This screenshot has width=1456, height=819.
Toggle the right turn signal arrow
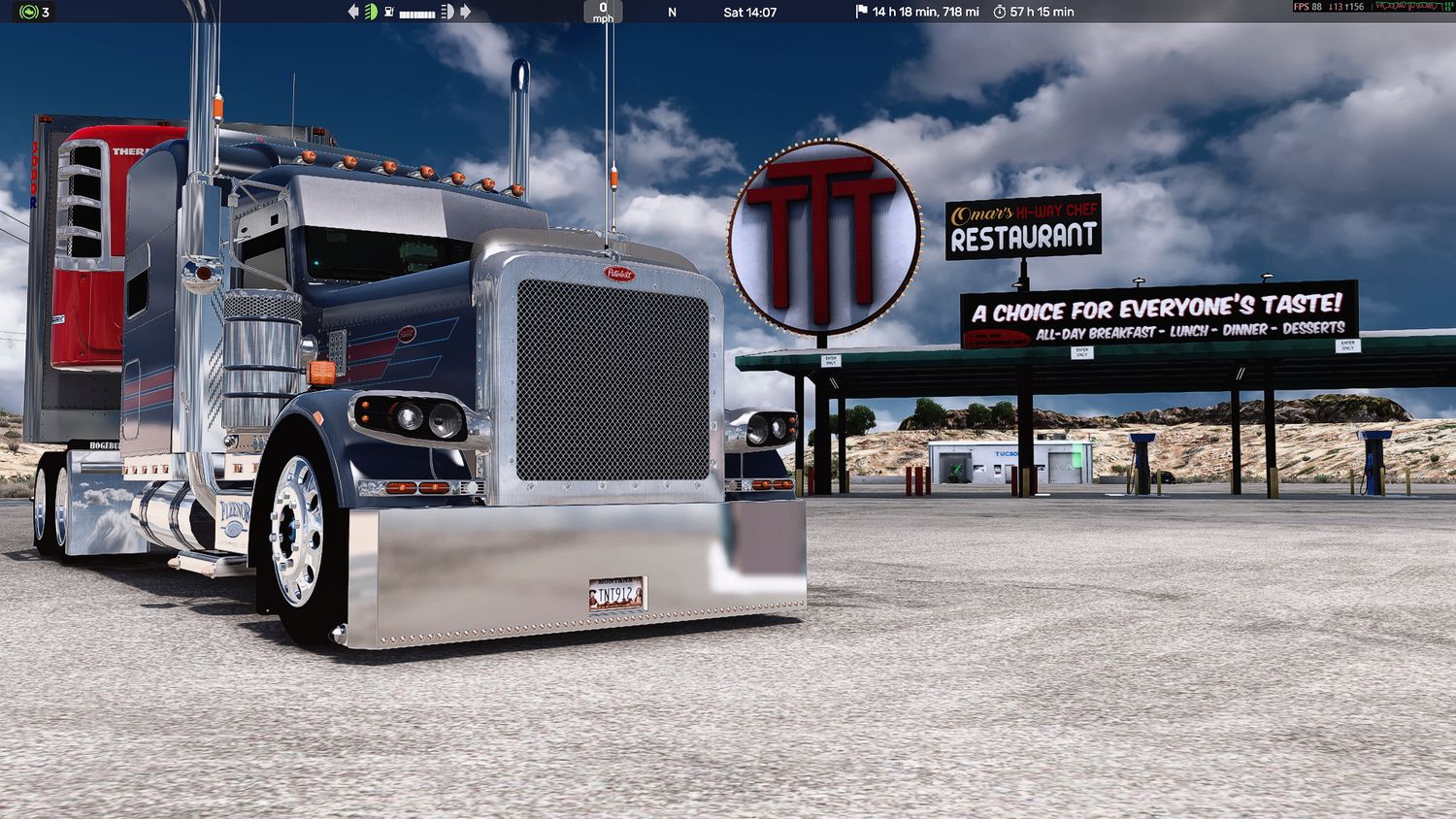(465, 11)
